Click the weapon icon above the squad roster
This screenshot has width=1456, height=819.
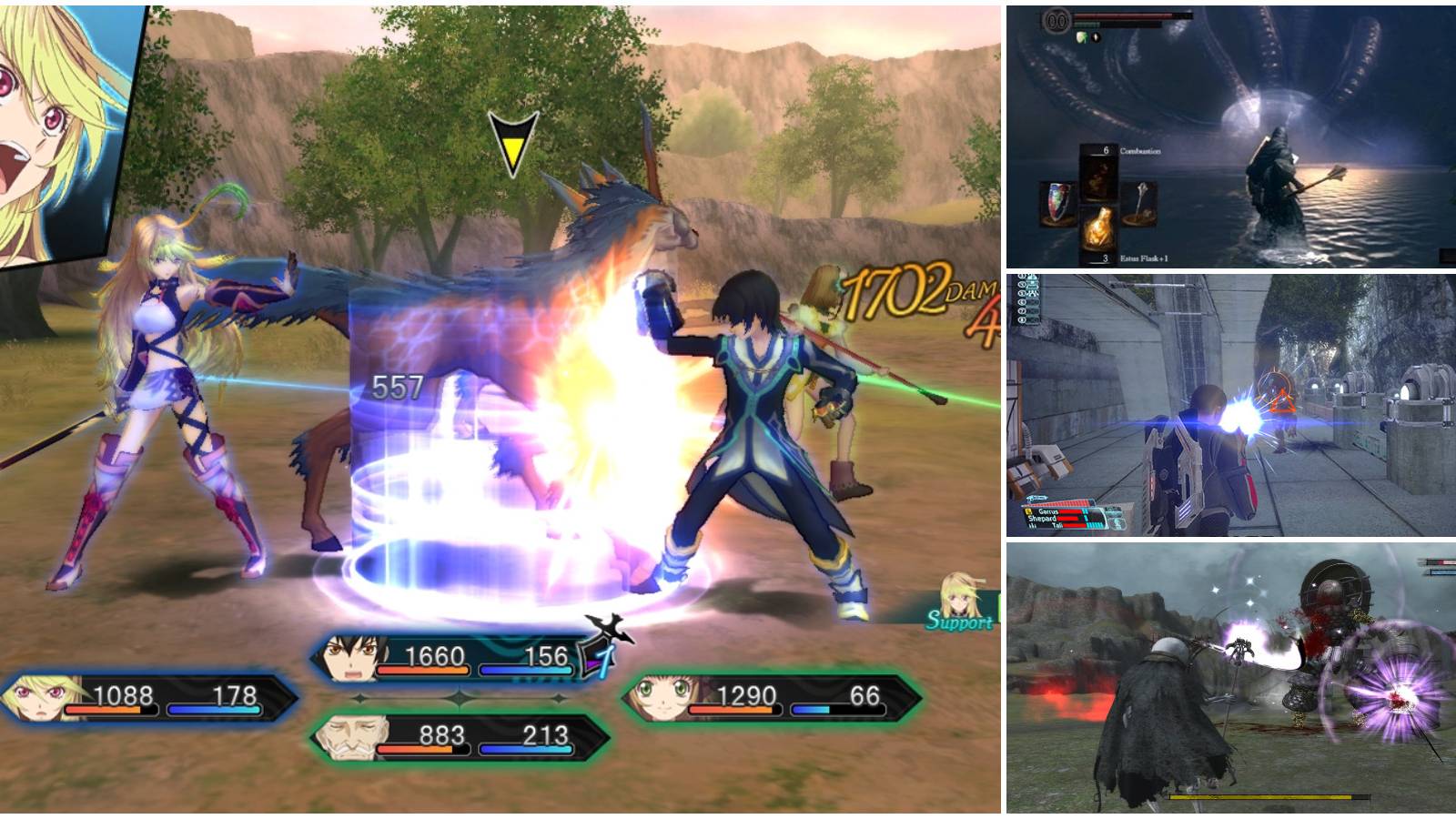(1037, 499)
